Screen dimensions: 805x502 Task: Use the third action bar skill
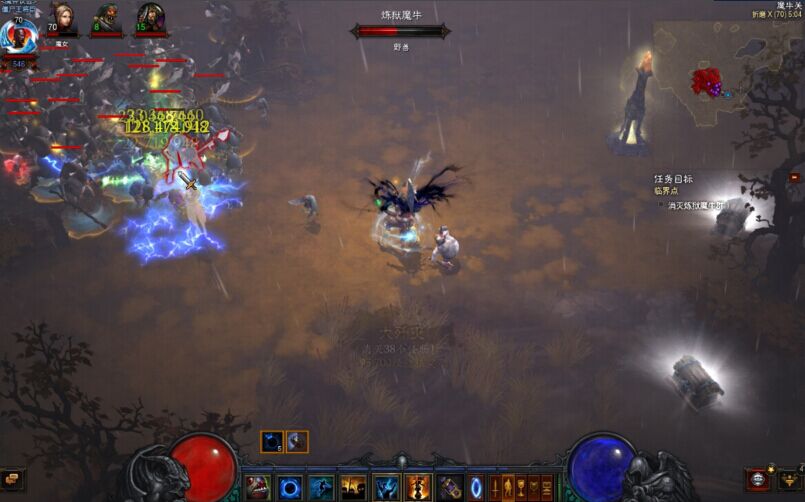[321, 487]
